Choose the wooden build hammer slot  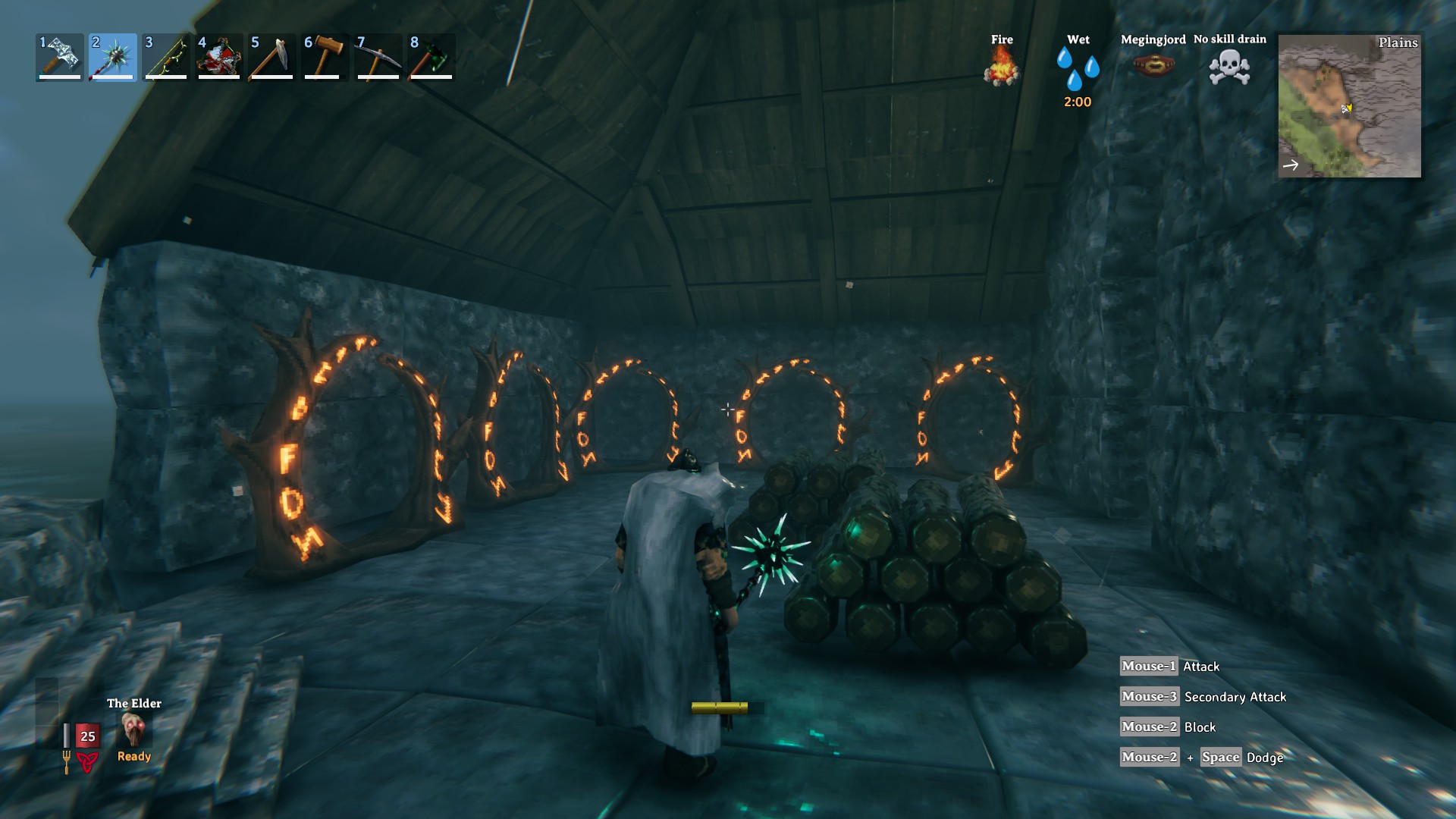pos(325,57)
